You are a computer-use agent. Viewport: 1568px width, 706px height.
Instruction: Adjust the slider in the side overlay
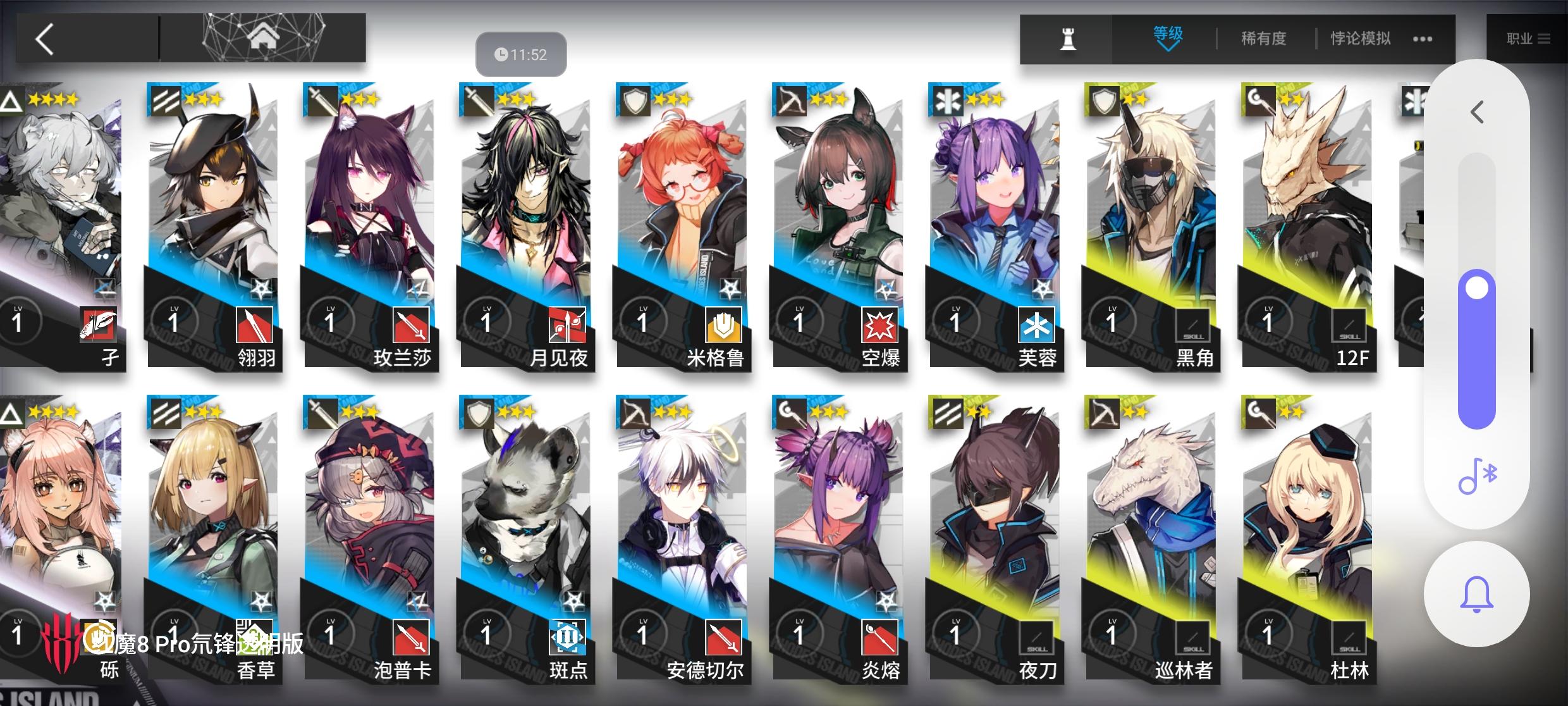(1476, 288)
